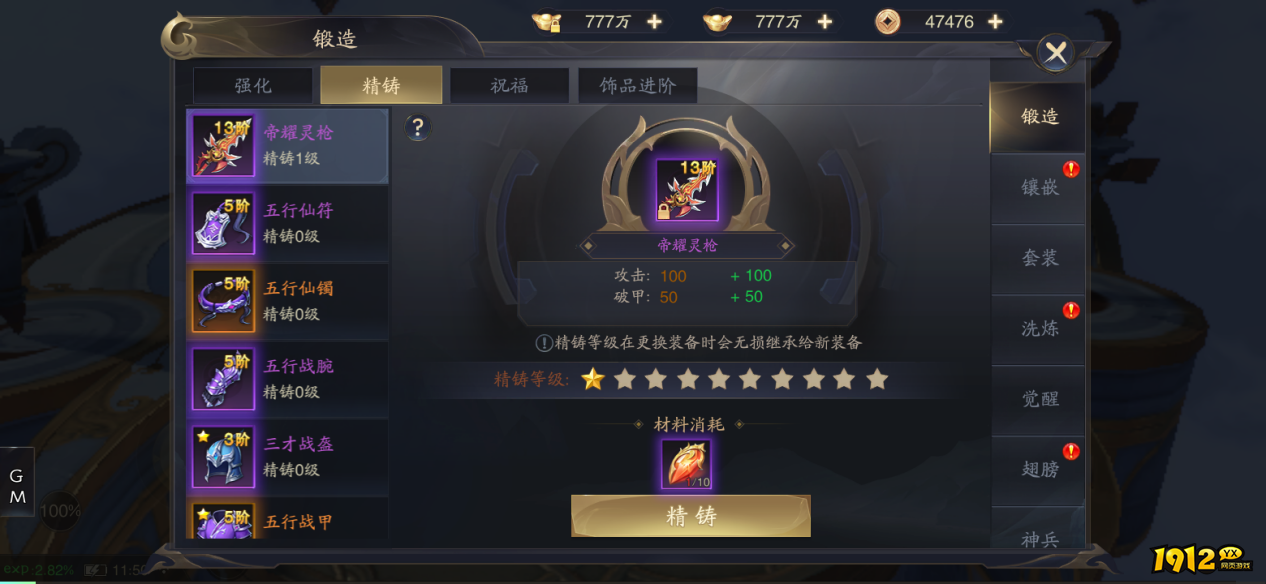This screenshot has width=1266, height=584.
Task: Switch to the 强化 tab
Action: click(x=252, y=86)
